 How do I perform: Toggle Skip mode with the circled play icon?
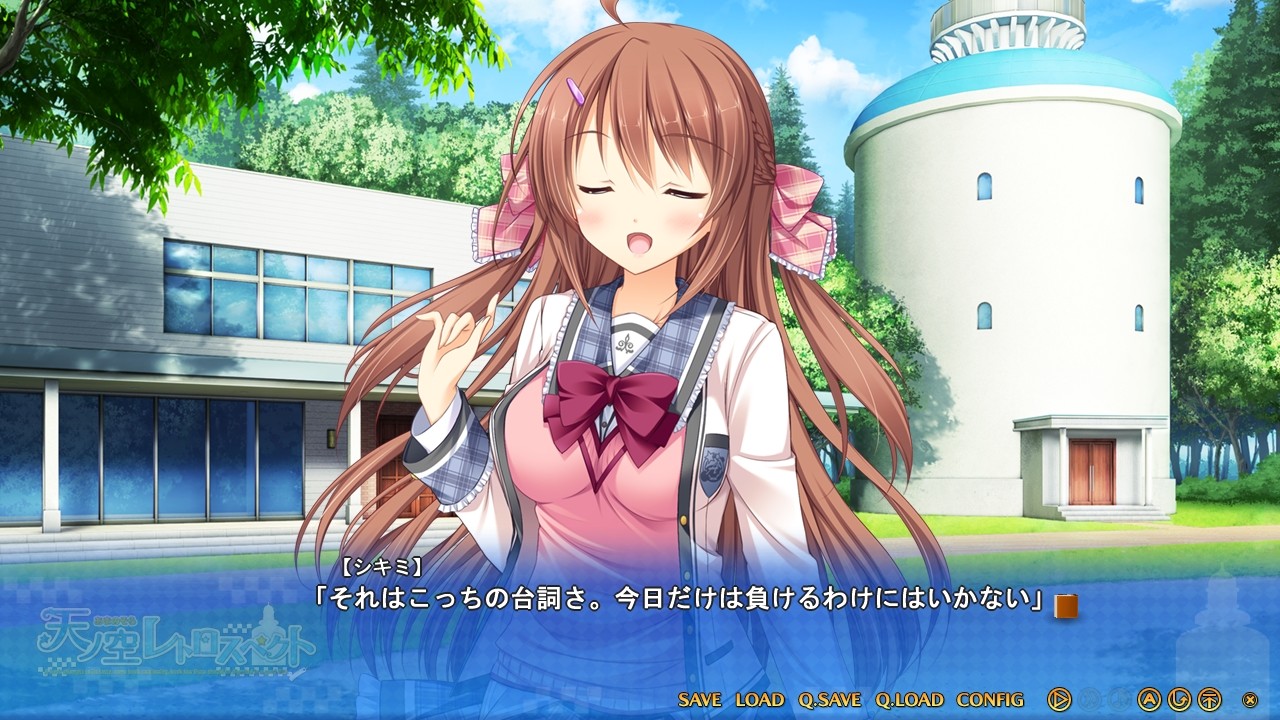pos(1059,700)
